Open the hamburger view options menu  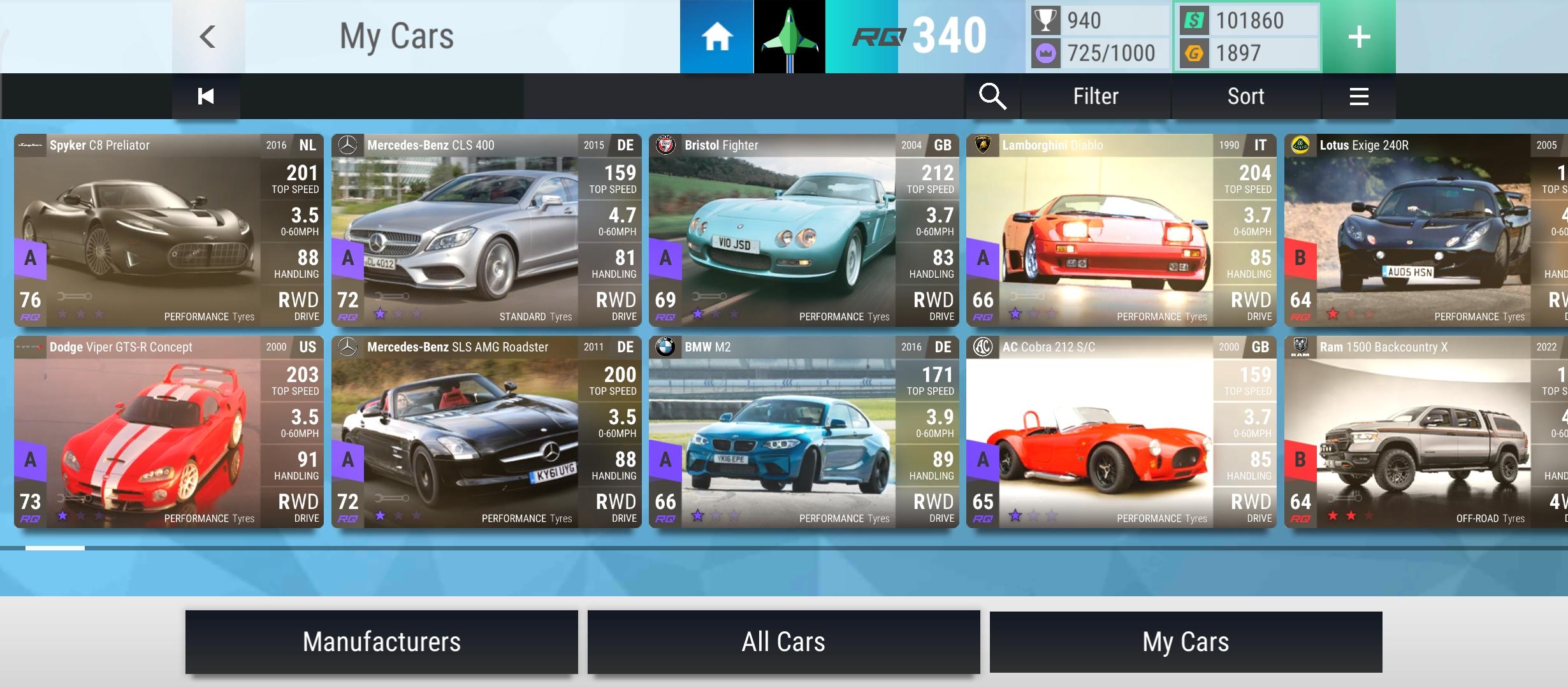pos(1359,96)
